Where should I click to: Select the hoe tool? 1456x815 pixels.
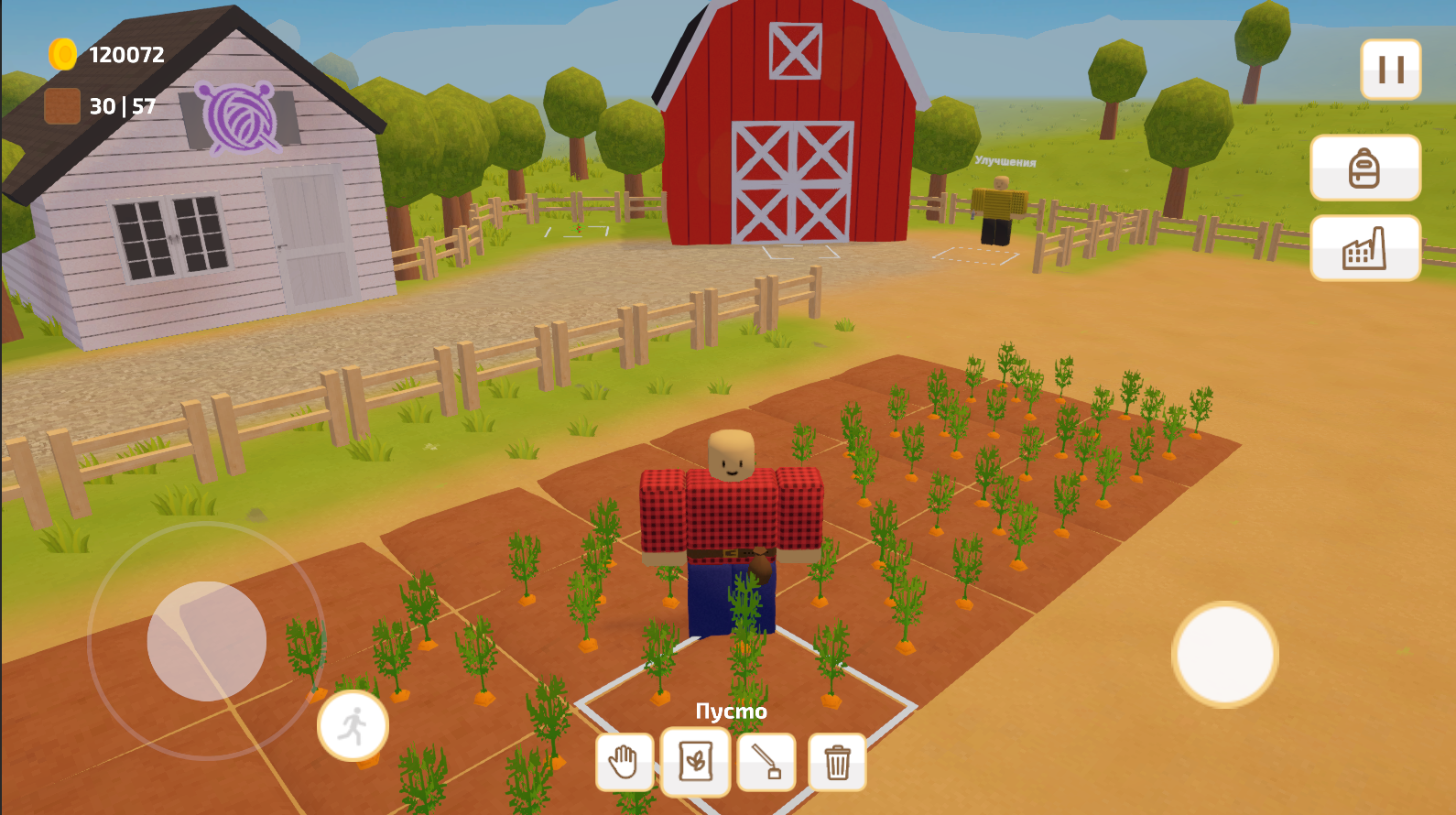(x=767, y=761)
